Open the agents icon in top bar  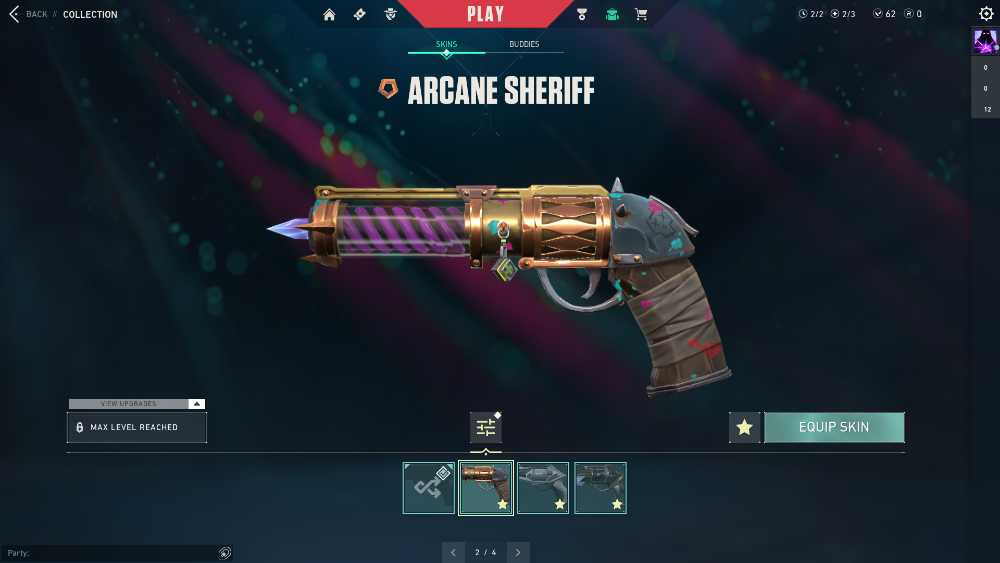pyautogui.click(x=391, y=14)
